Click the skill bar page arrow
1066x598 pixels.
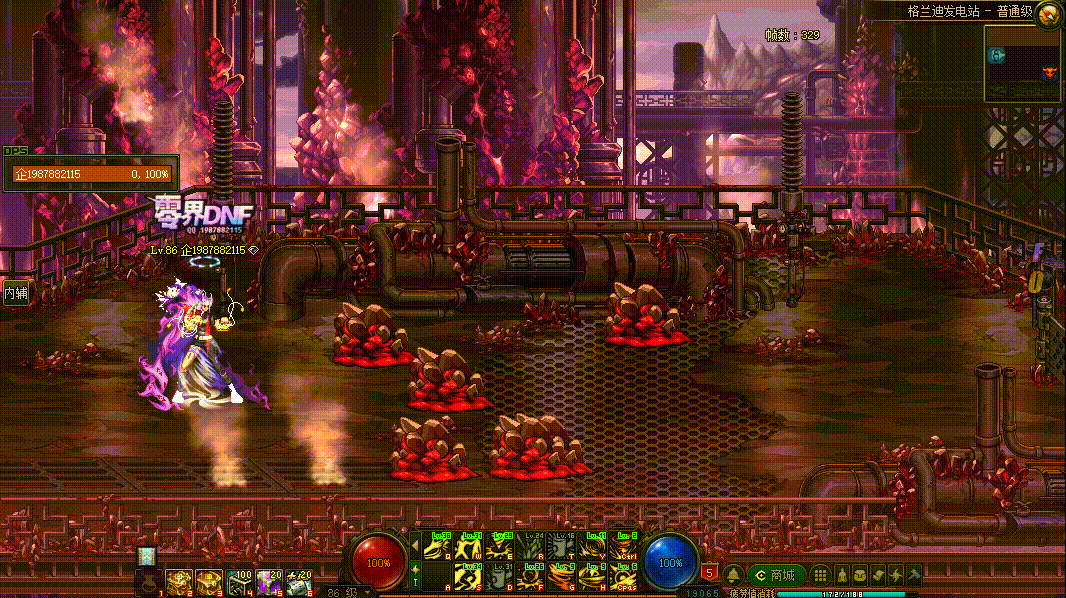tap(416, 545)
